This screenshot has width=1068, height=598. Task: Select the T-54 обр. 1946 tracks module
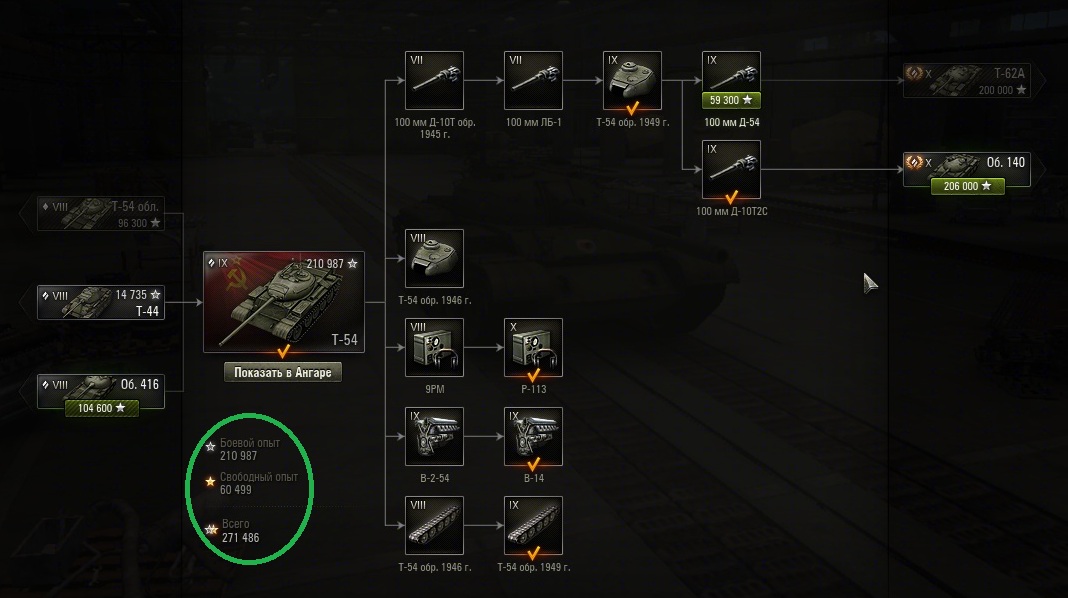[434, 525]
